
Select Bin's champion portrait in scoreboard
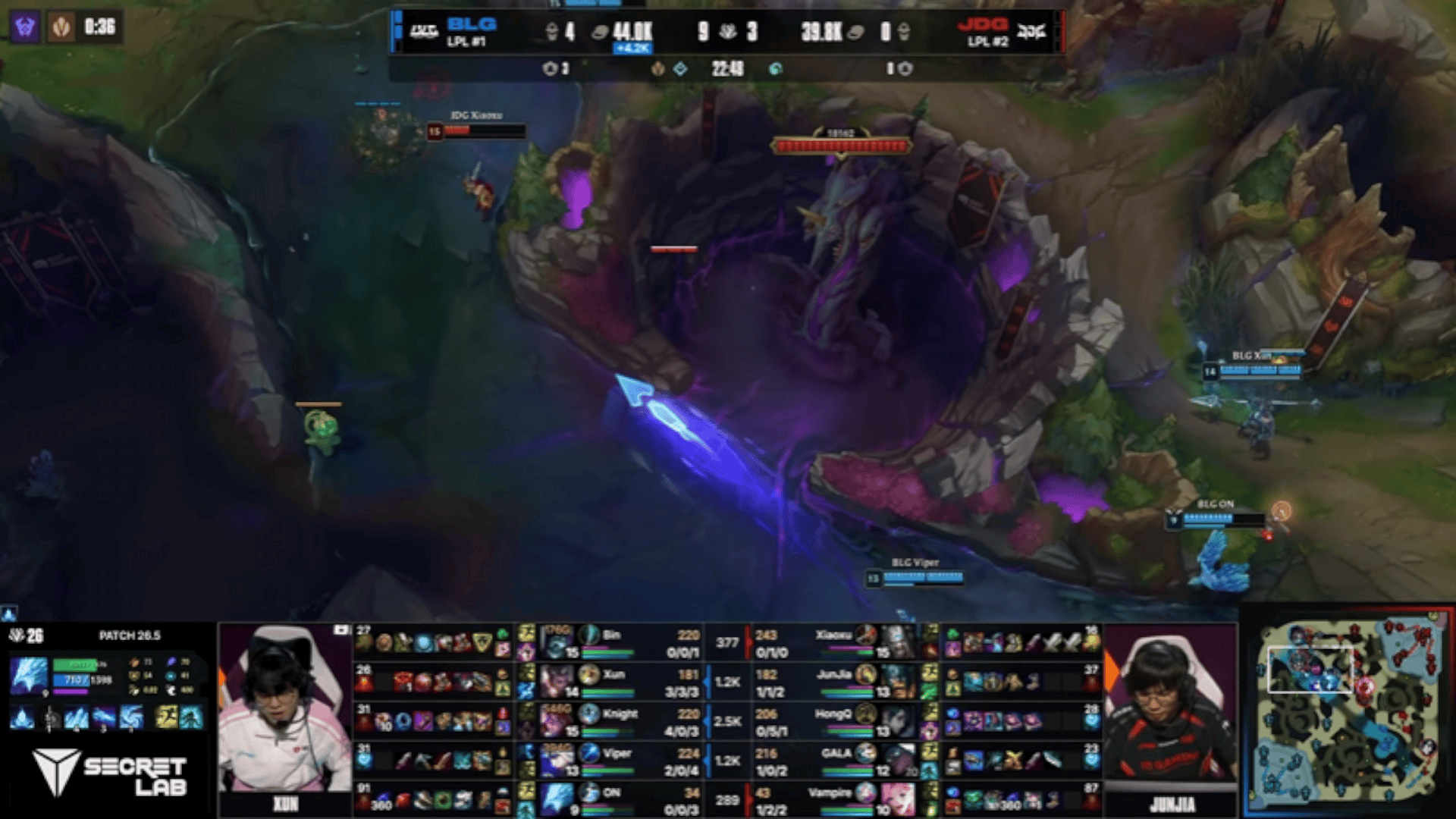[557, 643]
